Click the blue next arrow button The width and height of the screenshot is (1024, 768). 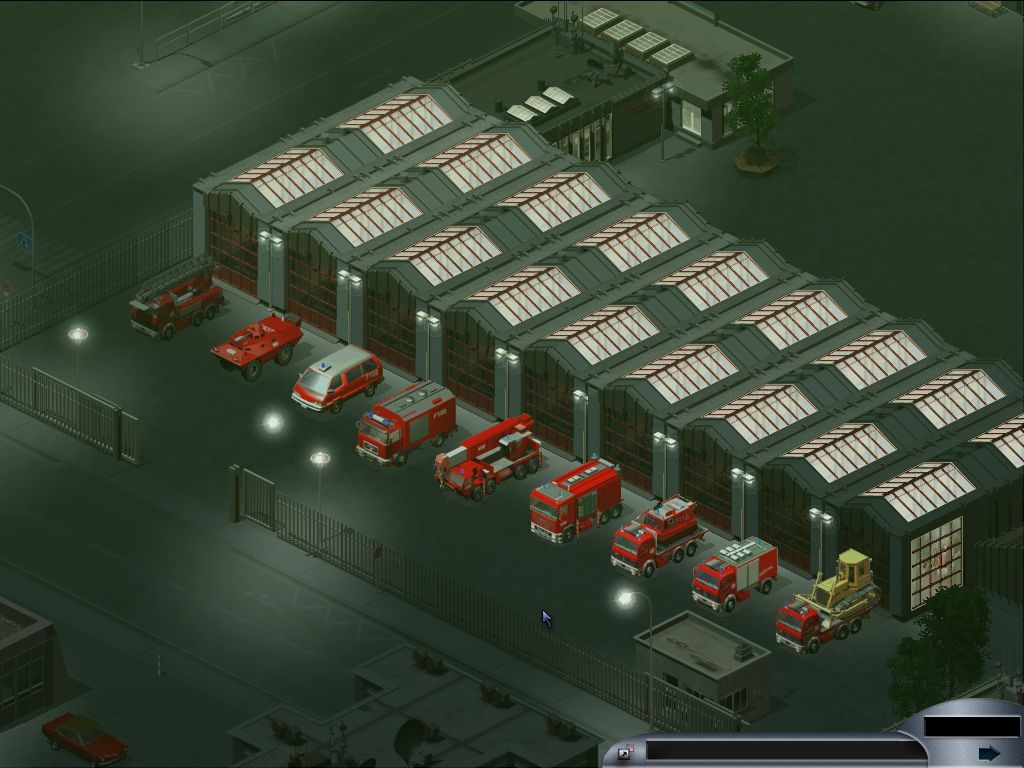coord(989,753)
